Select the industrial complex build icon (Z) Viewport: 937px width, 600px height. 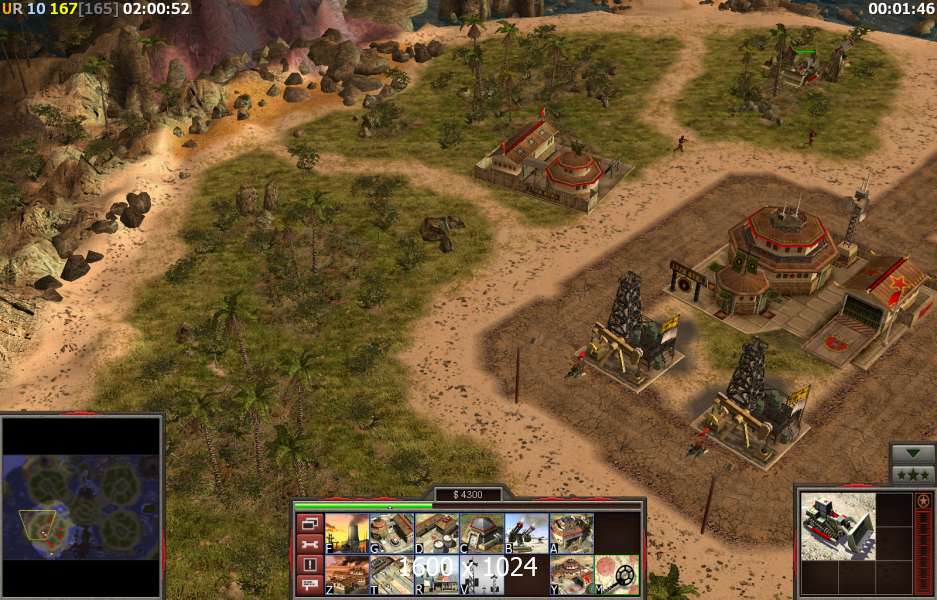tap(346, 575)
